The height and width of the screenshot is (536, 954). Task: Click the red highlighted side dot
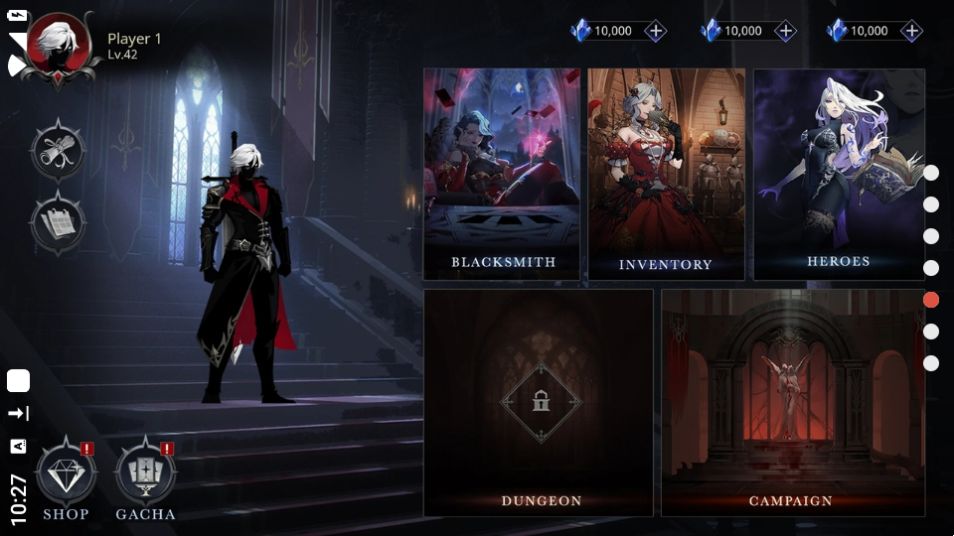pyautogui.click(x=931, y=299)
